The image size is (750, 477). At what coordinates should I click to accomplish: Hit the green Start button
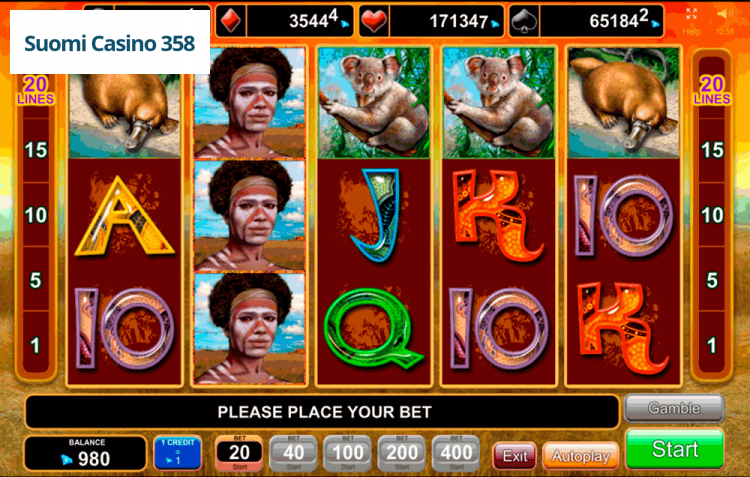click(674, 450)
